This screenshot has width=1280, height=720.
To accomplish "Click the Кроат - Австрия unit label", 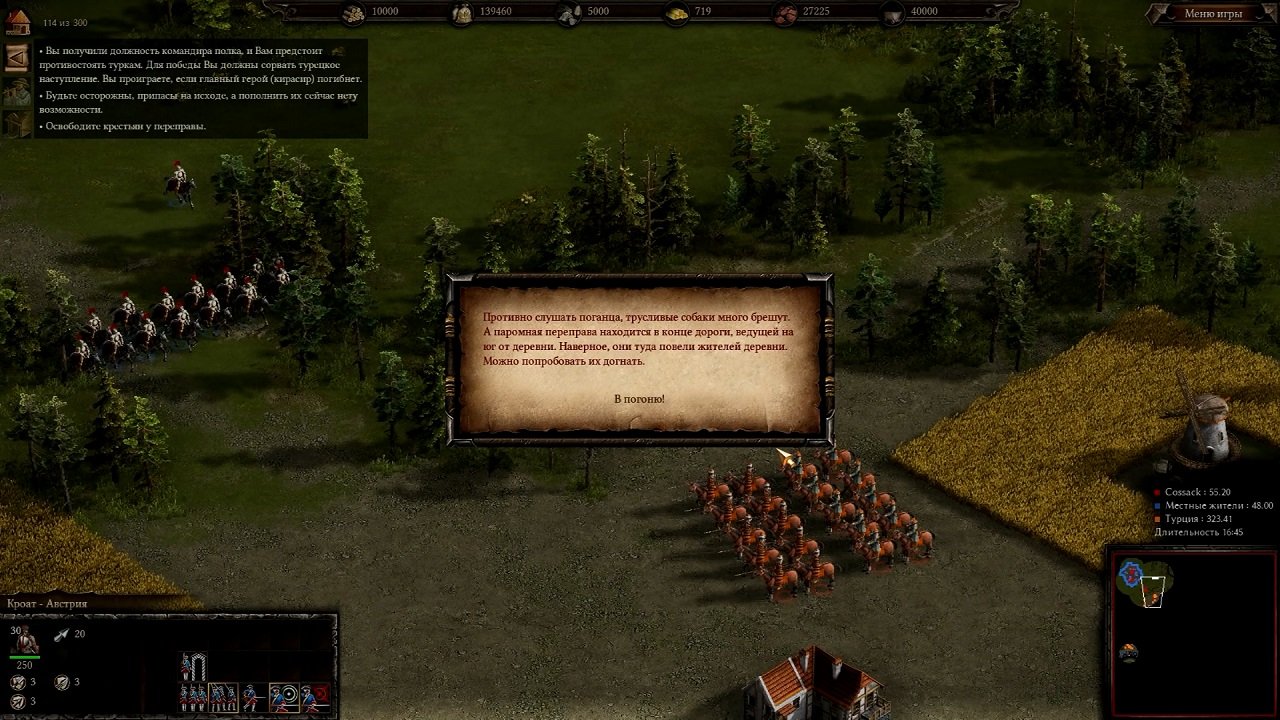I will pos(45,604).
